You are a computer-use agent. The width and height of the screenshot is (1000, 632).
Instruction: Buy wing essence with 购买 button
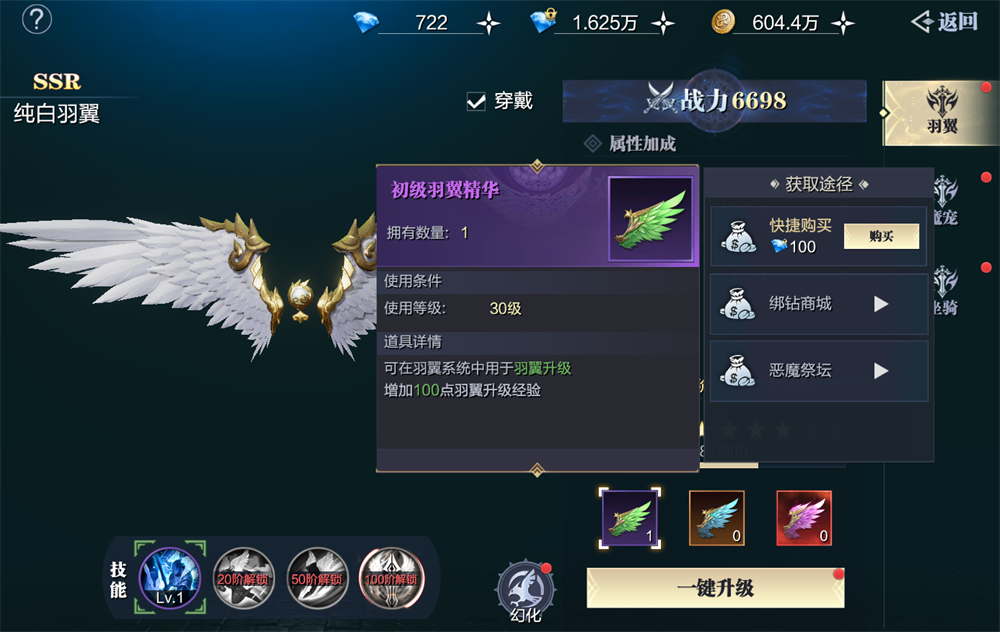coord(881,236)
